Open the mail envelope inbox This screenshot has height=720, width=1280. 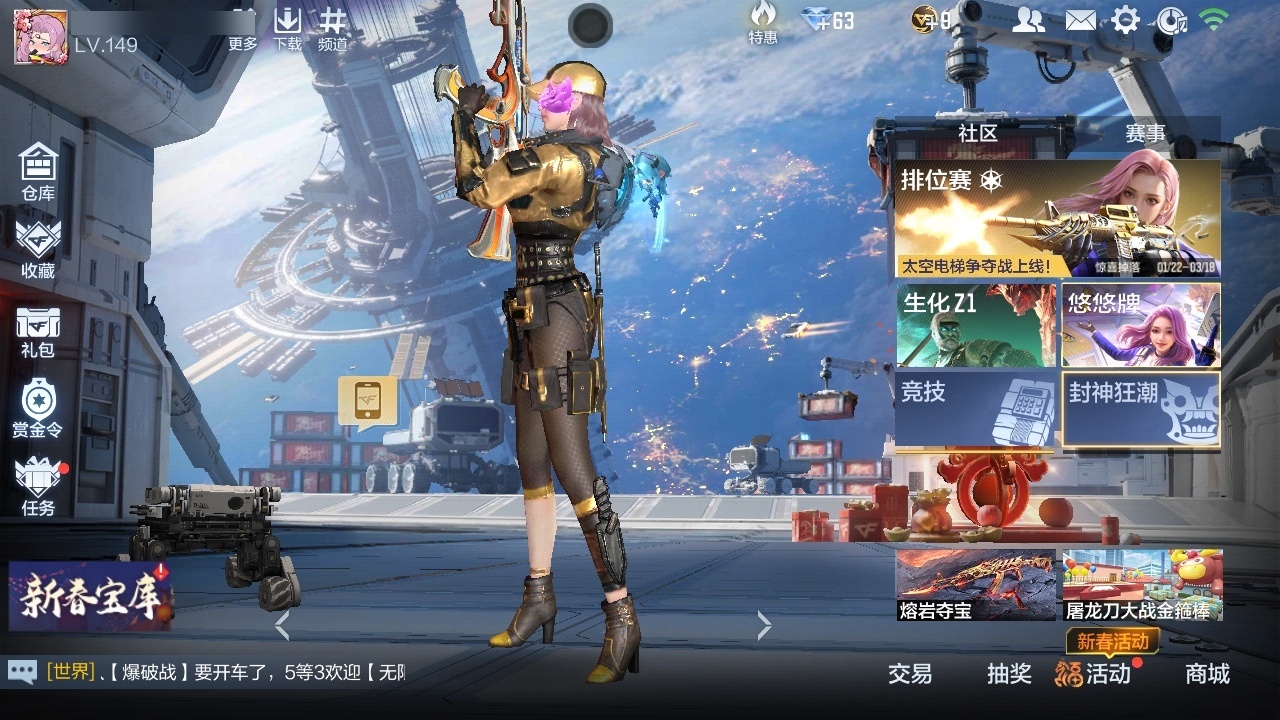pos(1080,20)
